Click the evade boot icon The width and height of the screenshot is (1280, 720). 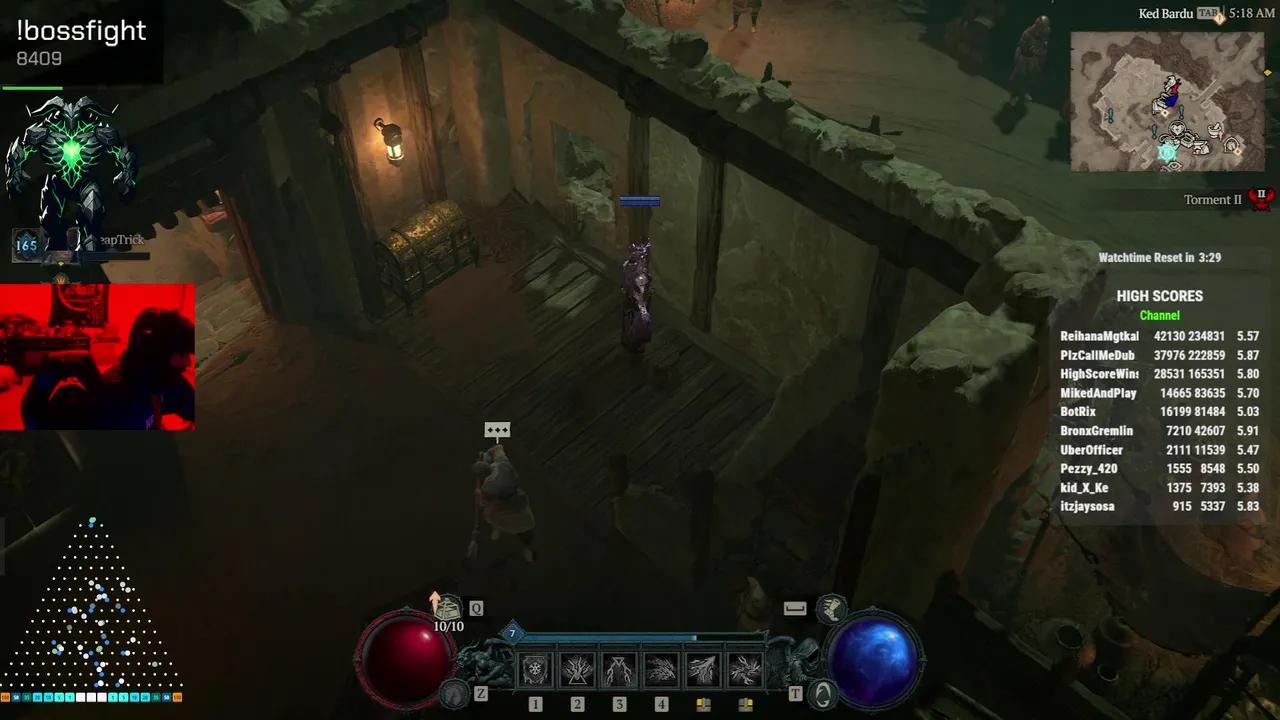pos(829,607)
